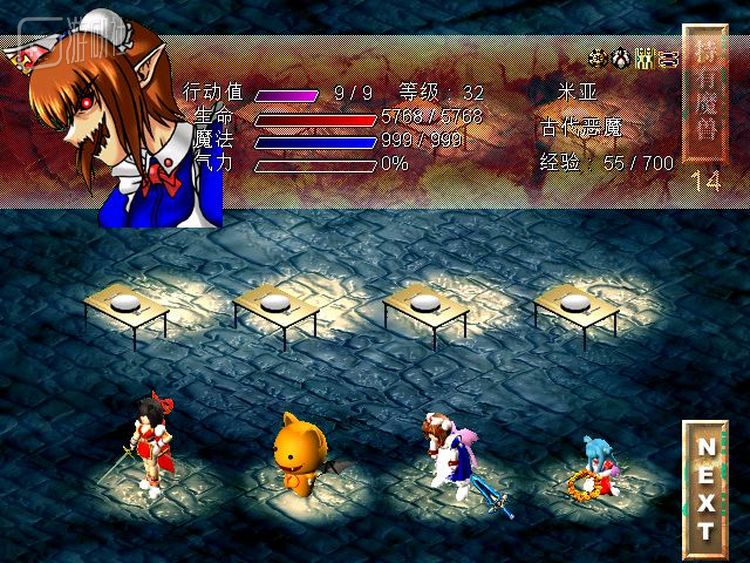Click the NEXT button
Screen dimensions: 750x563
(706, 489)
